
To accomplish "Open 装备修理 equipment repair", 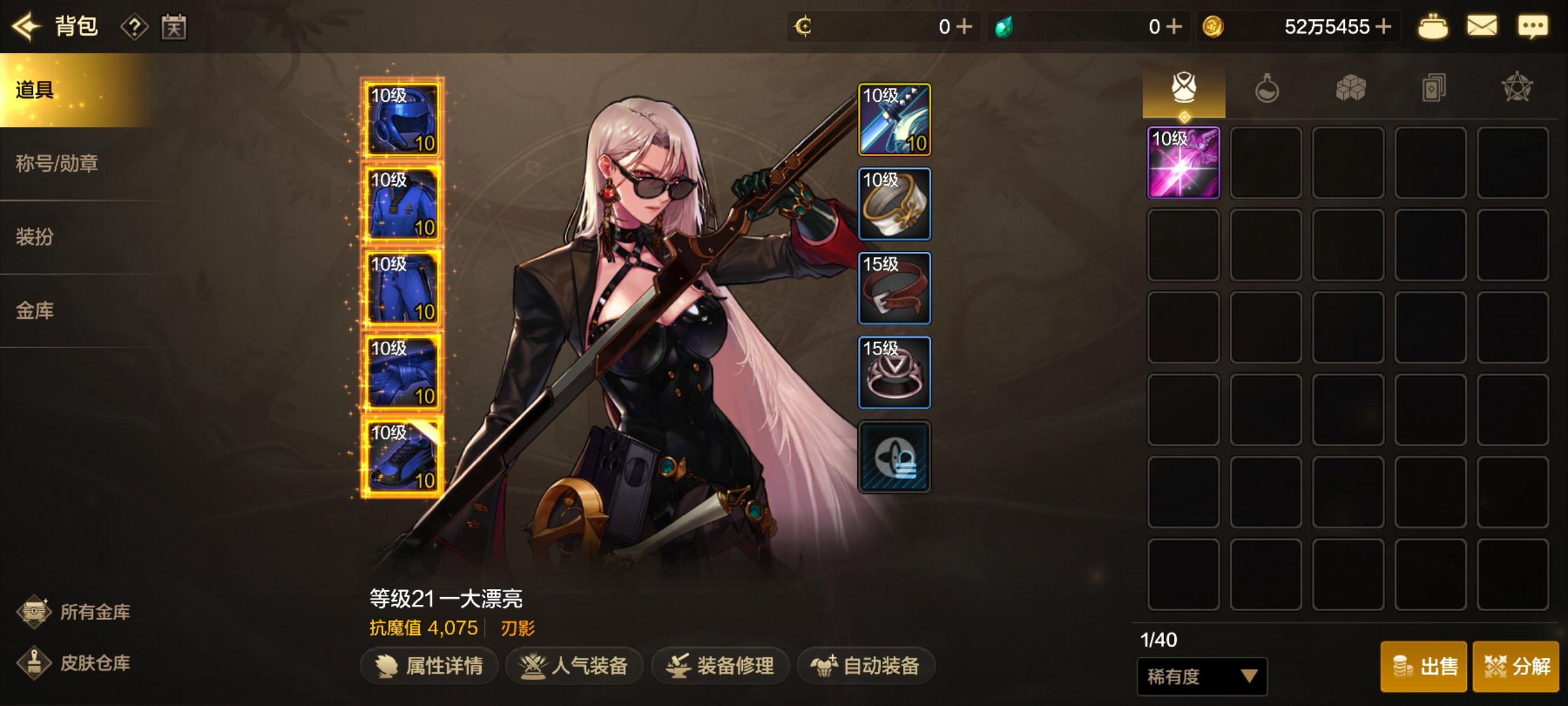I will click(x=720, y=666).
